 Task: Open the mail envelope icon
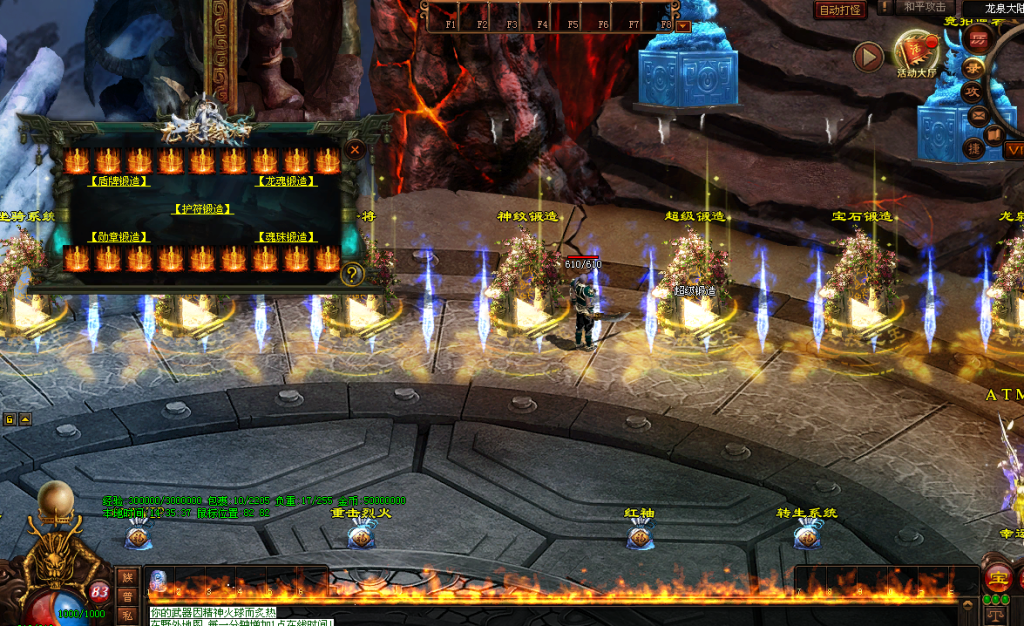click(x=979, y=114)
